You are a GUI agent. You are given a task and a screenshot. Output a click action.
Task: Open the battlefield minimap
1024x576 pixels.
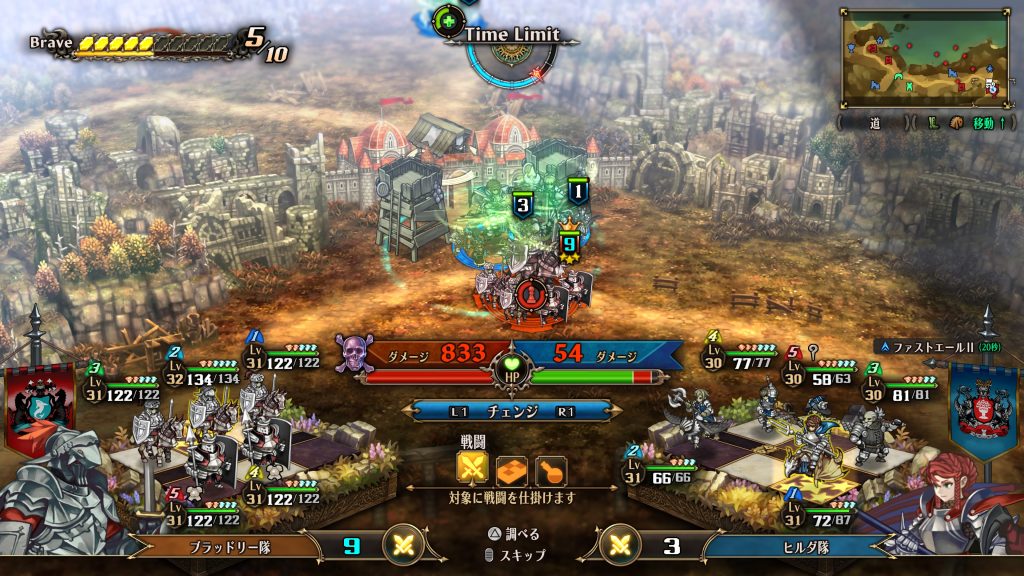pyautogui.click(x=924, y=57)
